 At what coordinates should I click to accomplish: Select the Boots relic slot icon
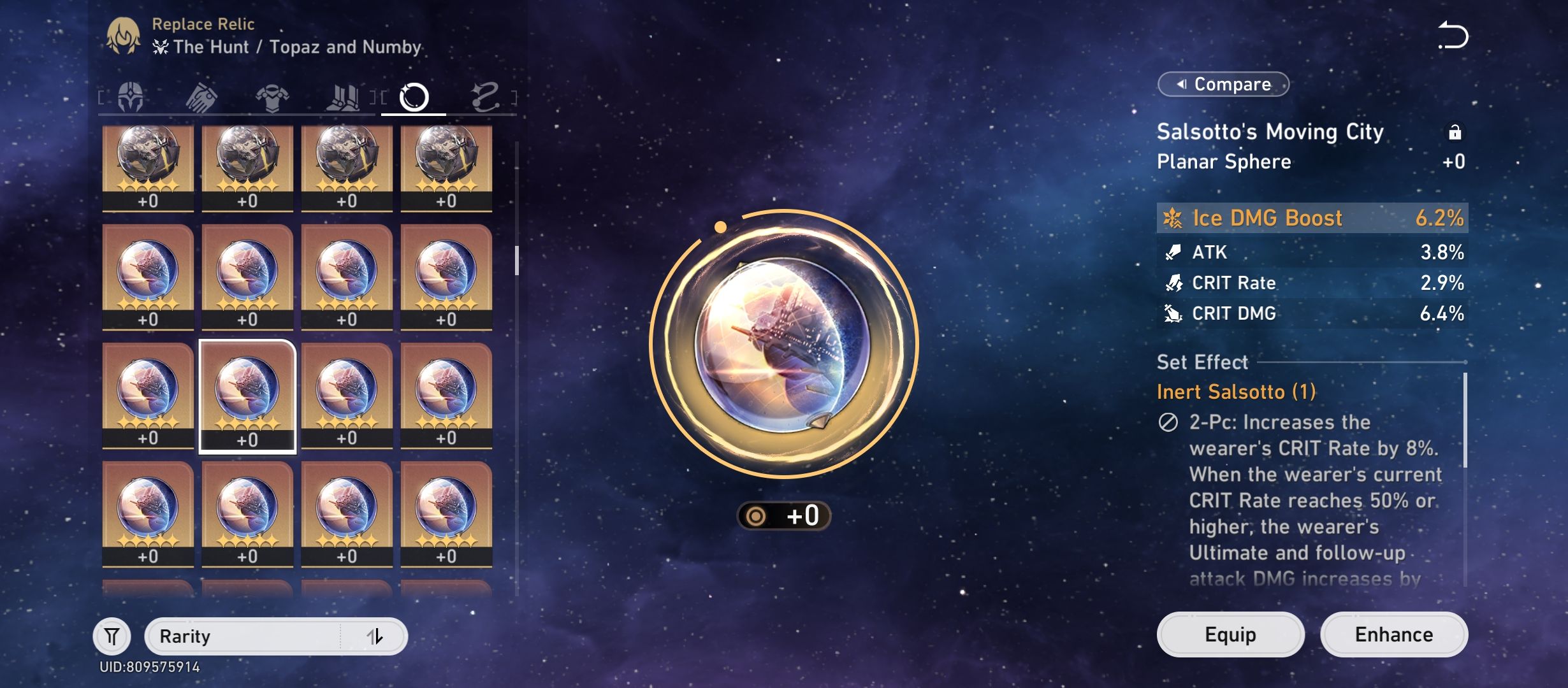pyautogui.click(x=344, y=97)
